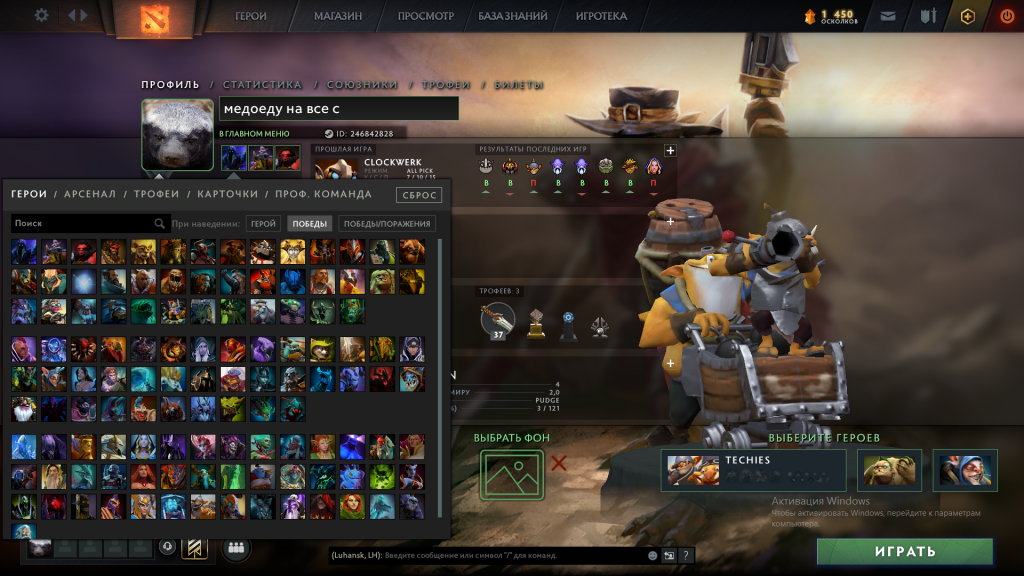Click the СБРОС reset button
The image size is (1024, 576).
tap(418, 195)
